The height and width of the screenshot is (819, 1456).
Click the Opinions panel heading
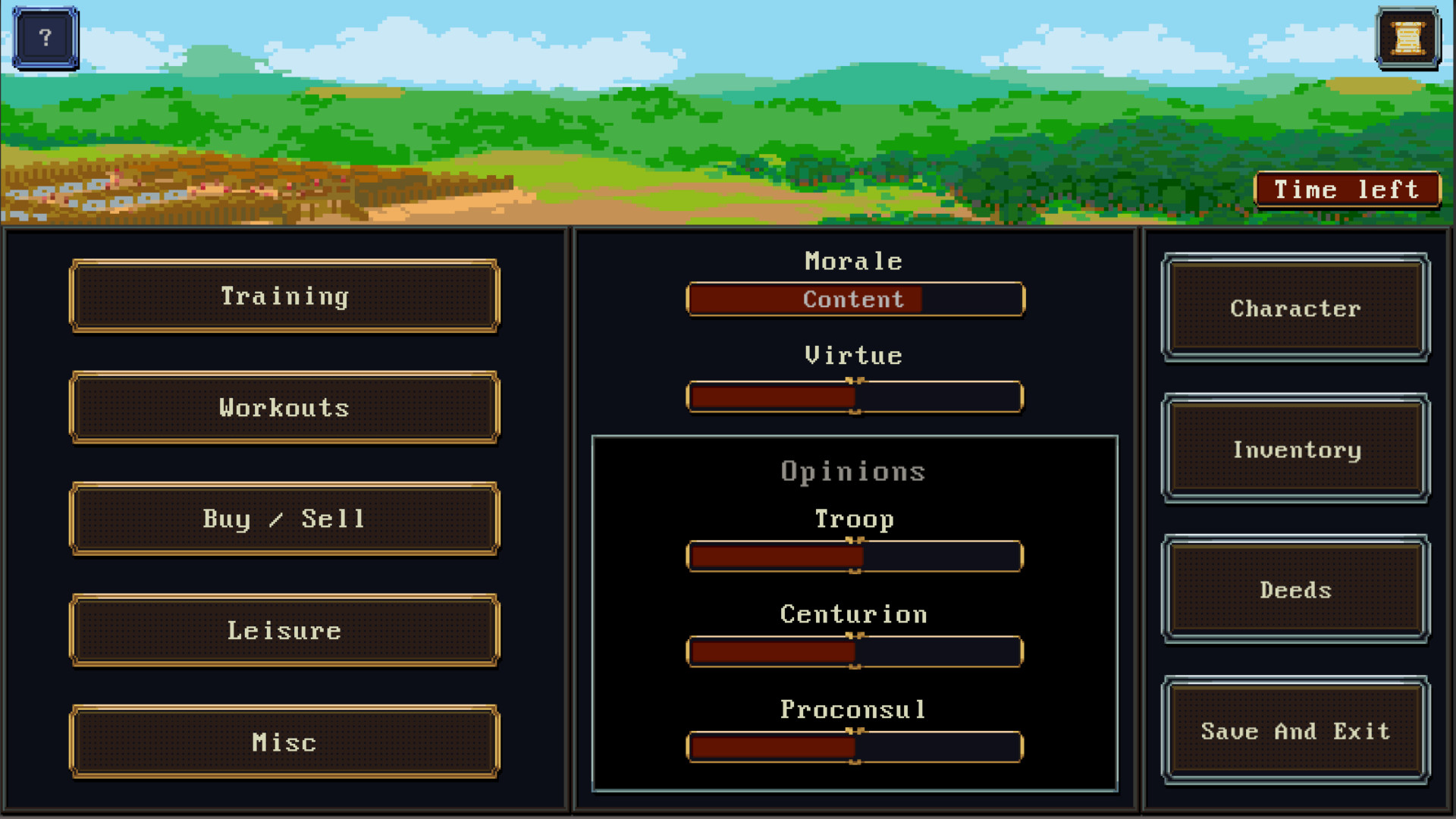pyautogui.click(x=854, y=470)
